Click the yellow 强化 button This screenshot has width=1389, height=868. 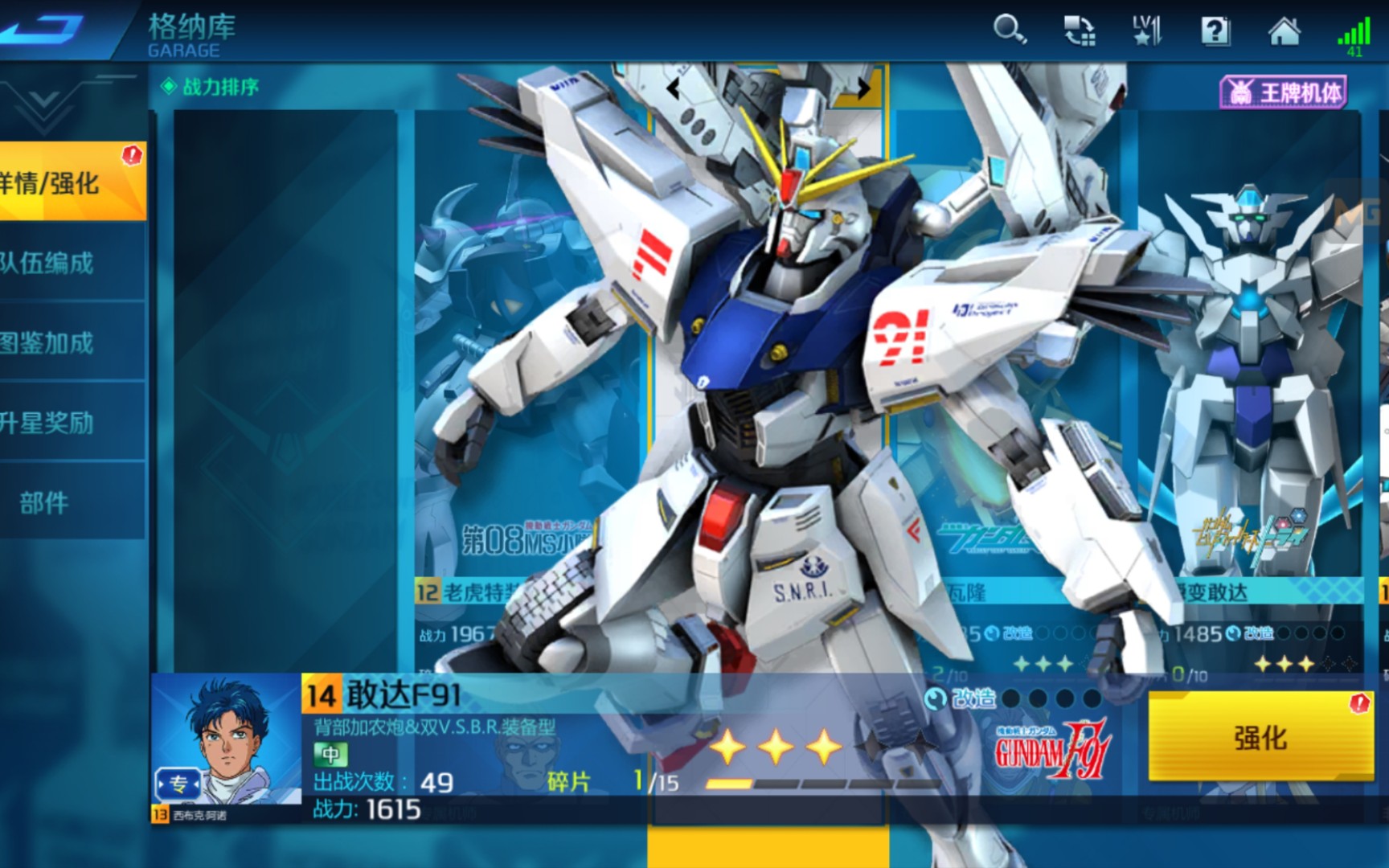click(x=1259, y=737)
